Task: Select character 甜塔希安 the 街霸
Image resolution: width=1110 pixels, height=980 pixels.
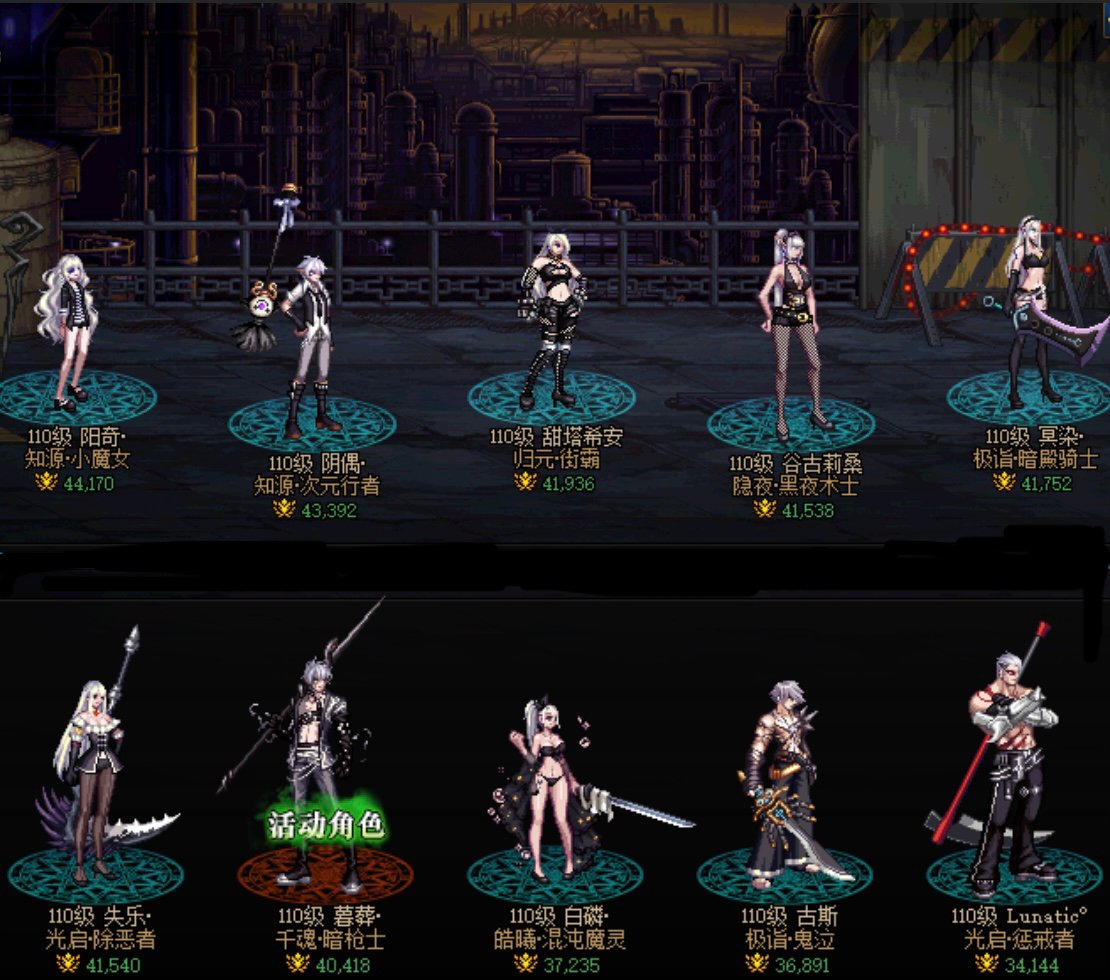Action: pyautogui.click(x=550, y=320)
